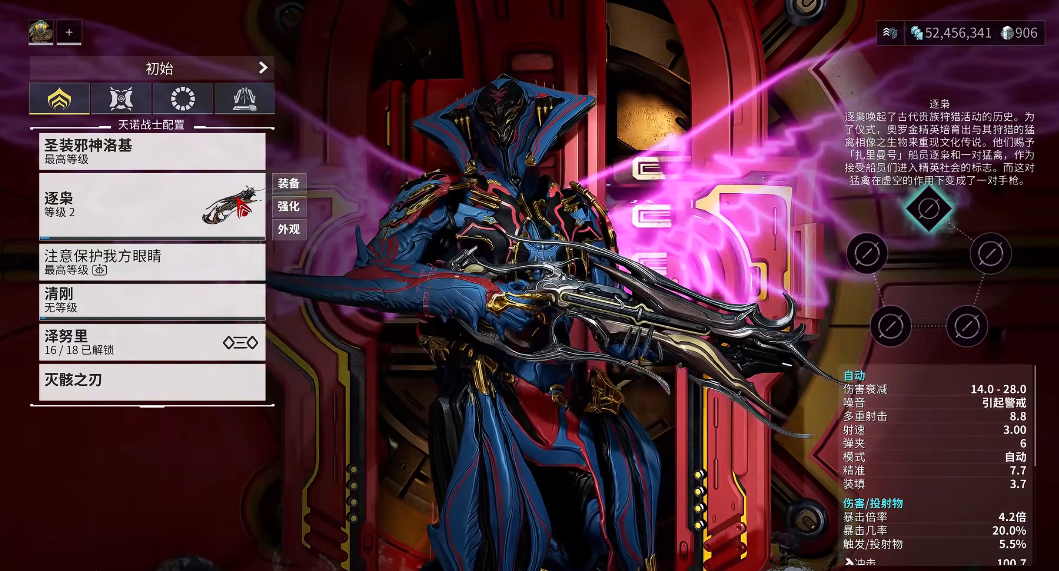1059x571 pixels.
Task: Switch to the crosshair companion tab
Action: 121,98
